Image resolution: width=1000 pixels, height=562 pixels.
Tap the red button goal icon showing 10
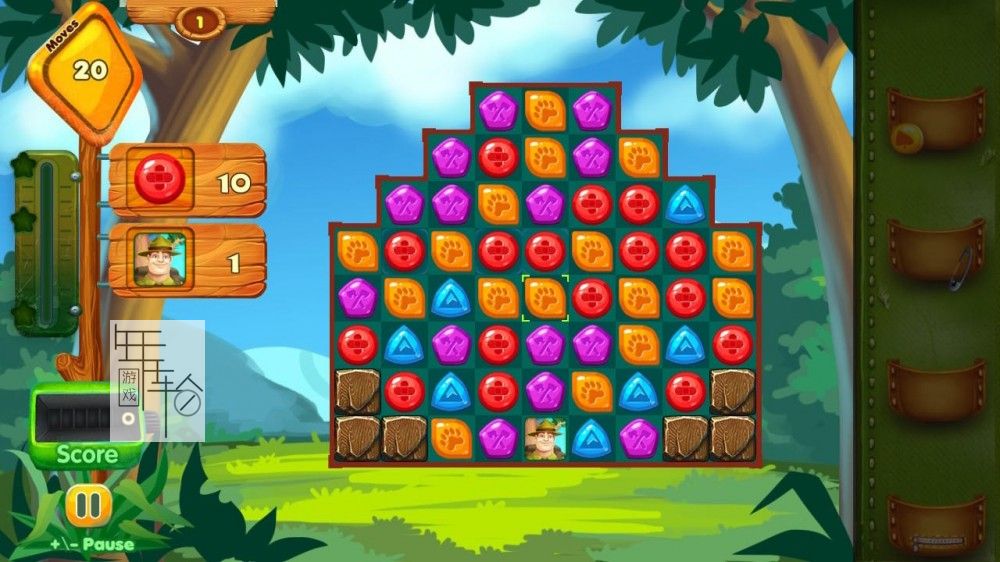[x=159, y=181]
